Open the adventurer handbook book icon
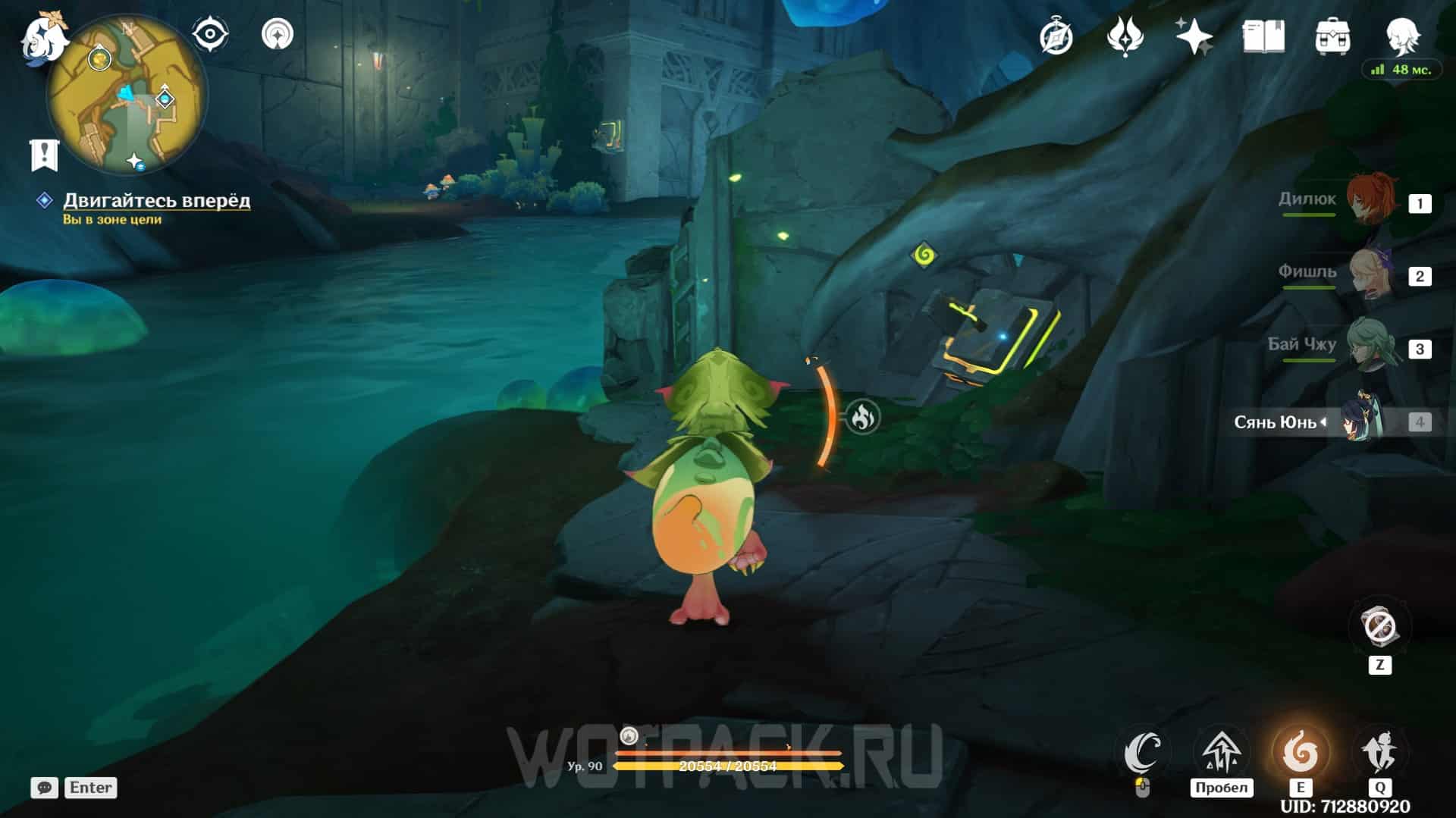The height and width of the screenshot is (818, 1456). [x=1263, y=36]
